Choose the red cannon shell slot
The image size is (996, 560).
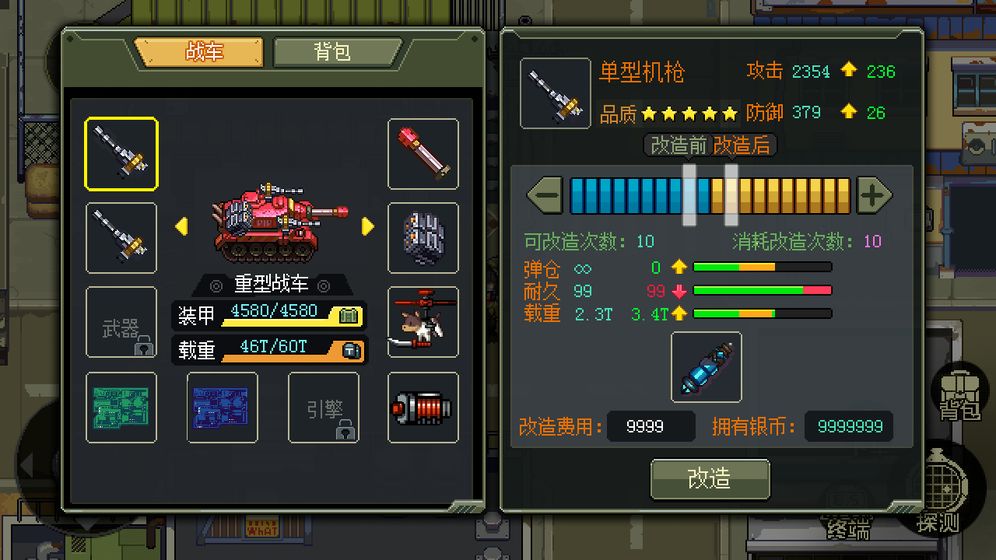(x=423, y=154)
